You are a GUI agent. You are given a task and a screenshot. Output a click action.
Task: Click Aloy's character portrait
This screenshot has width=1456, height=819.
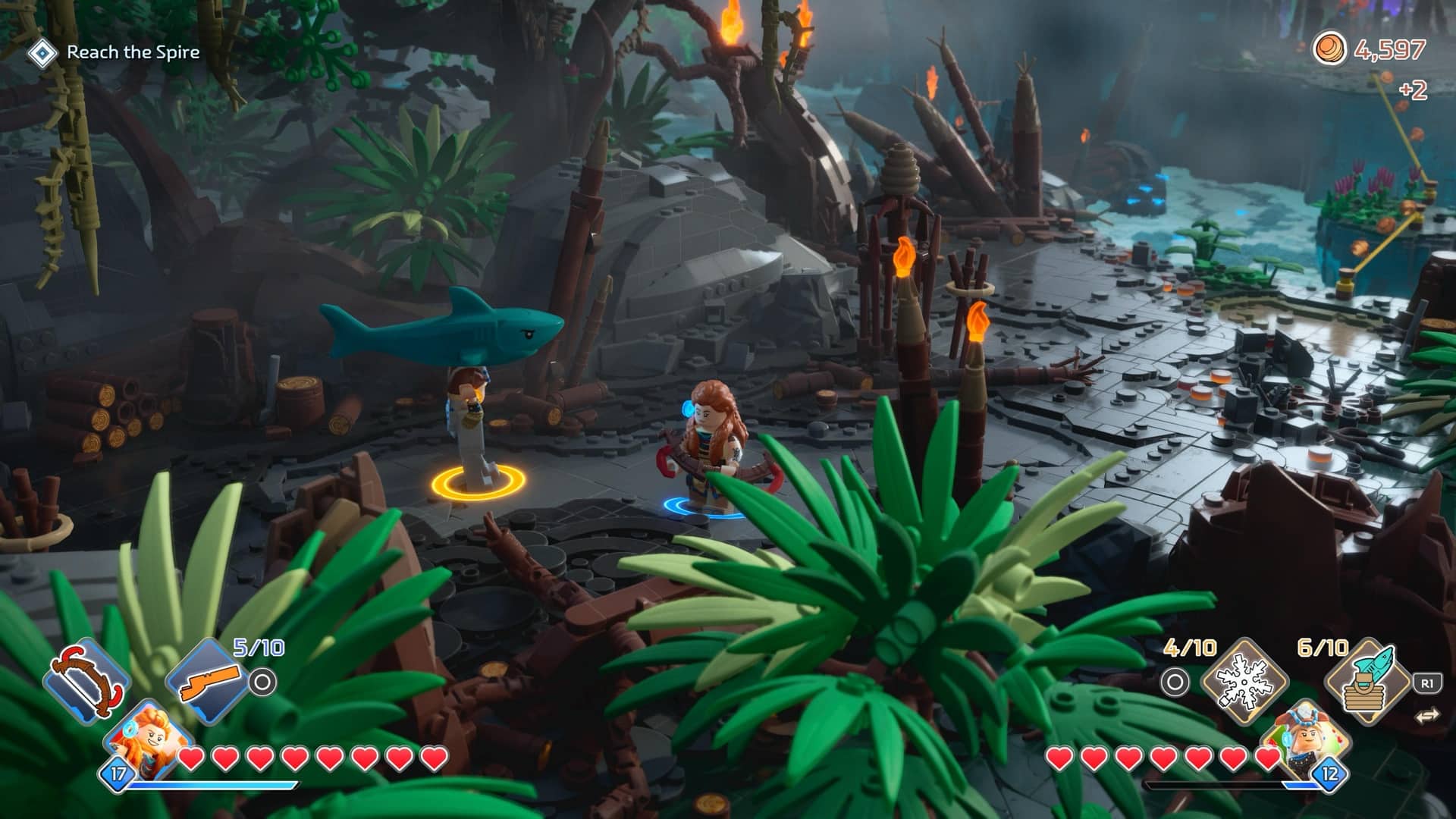(149, 739)
